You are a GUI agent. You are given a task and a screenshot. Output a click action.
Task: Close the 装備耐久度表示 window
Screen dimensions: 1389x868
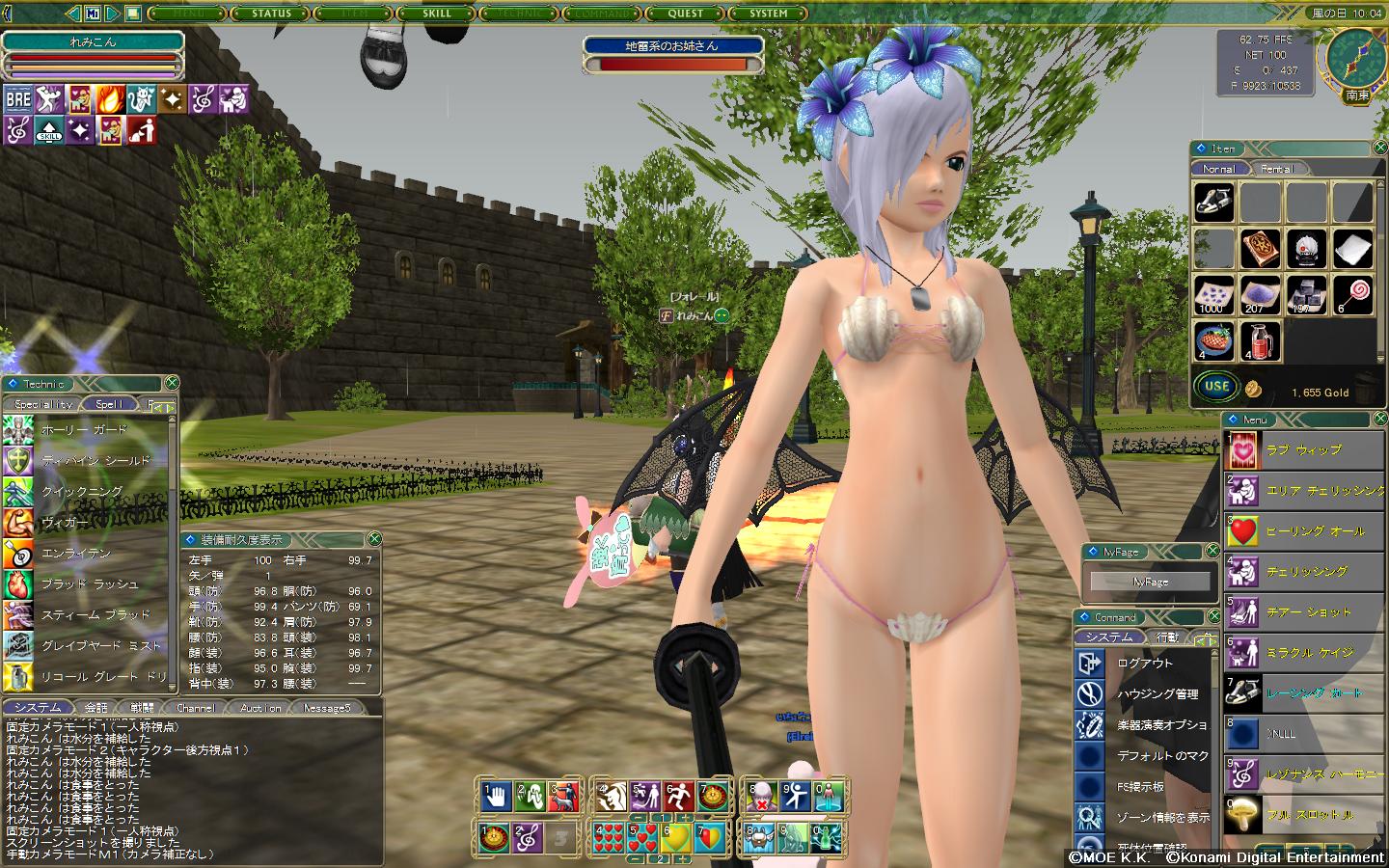(374, 539)
